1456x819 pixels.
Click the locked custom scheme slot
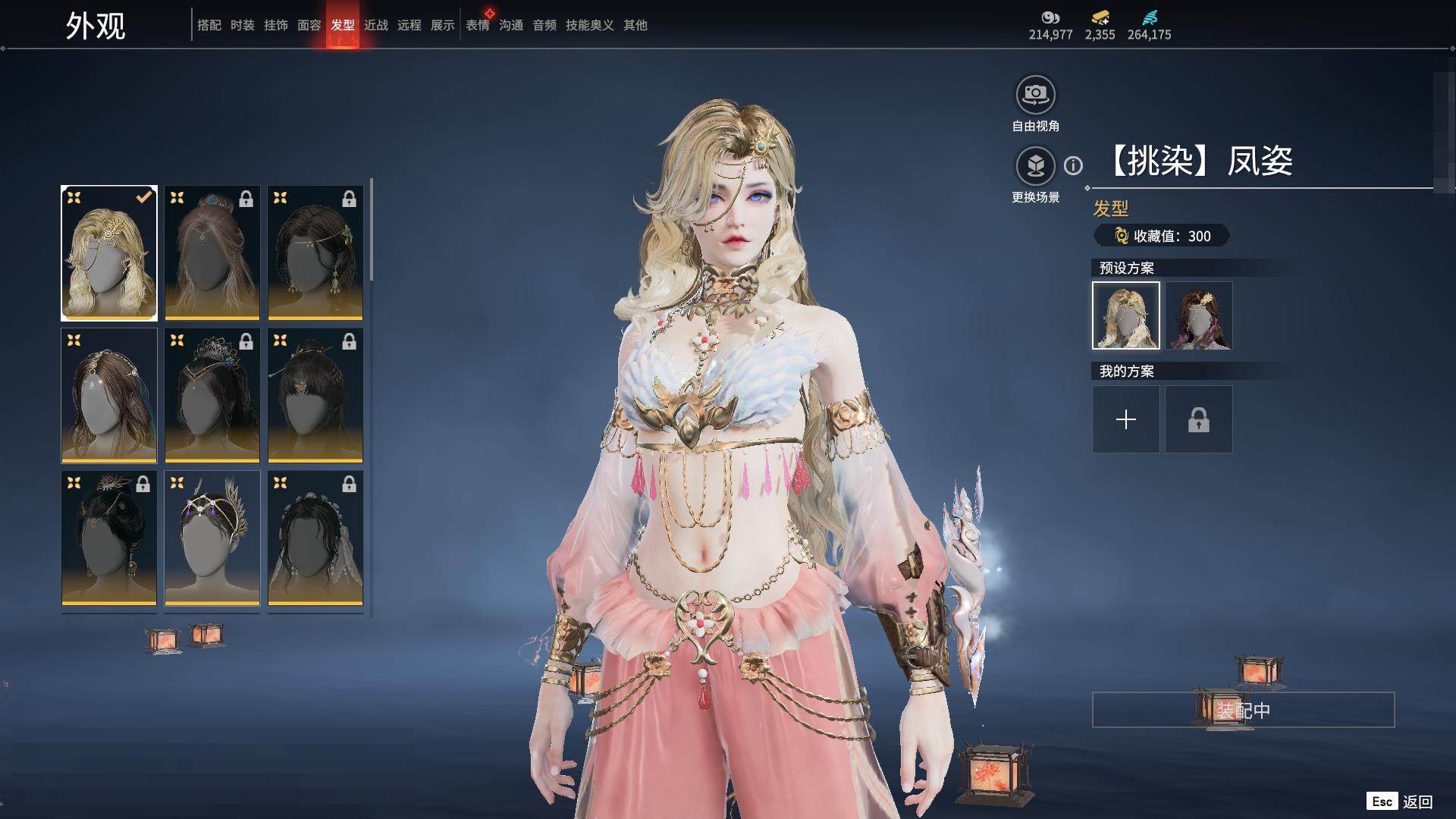(1198, 419)
